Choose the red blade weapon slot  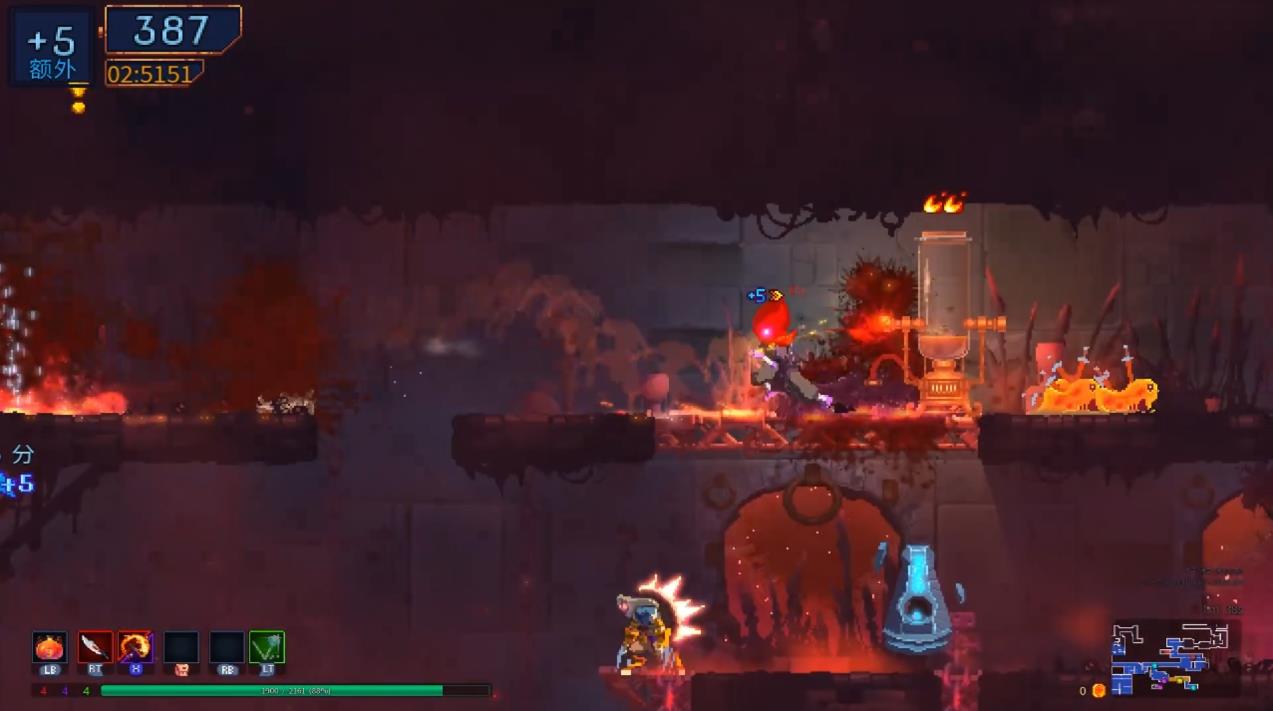(x=95, y=647)
